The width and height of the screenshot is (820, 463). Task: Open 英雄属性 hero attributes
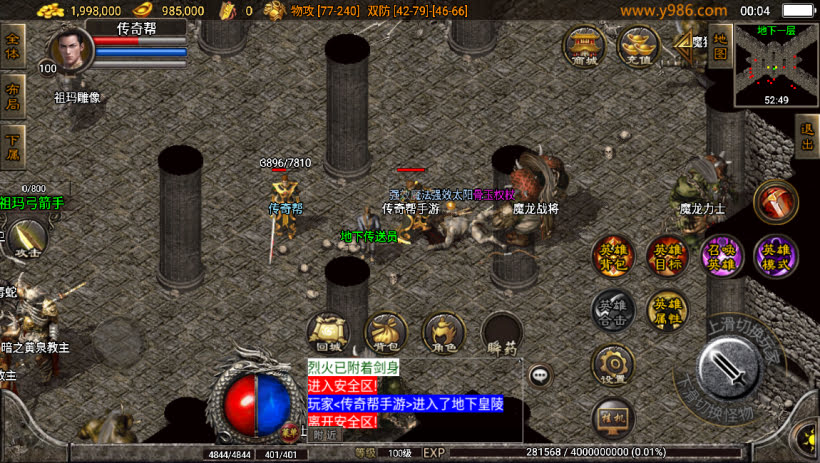pyautogui.click(x=666, y=310)
